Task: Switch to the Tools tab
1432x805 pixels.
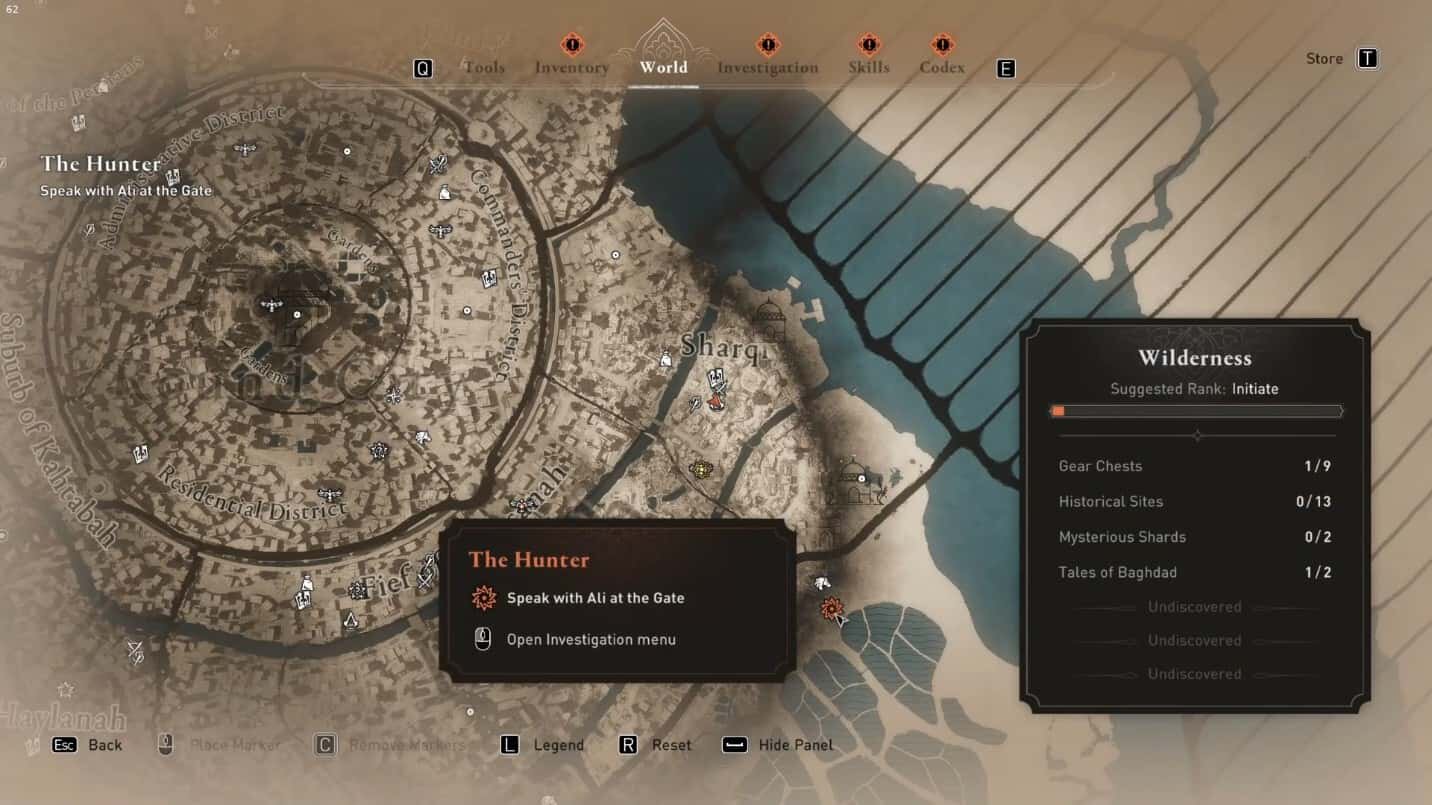Action: tap(484, 68)
